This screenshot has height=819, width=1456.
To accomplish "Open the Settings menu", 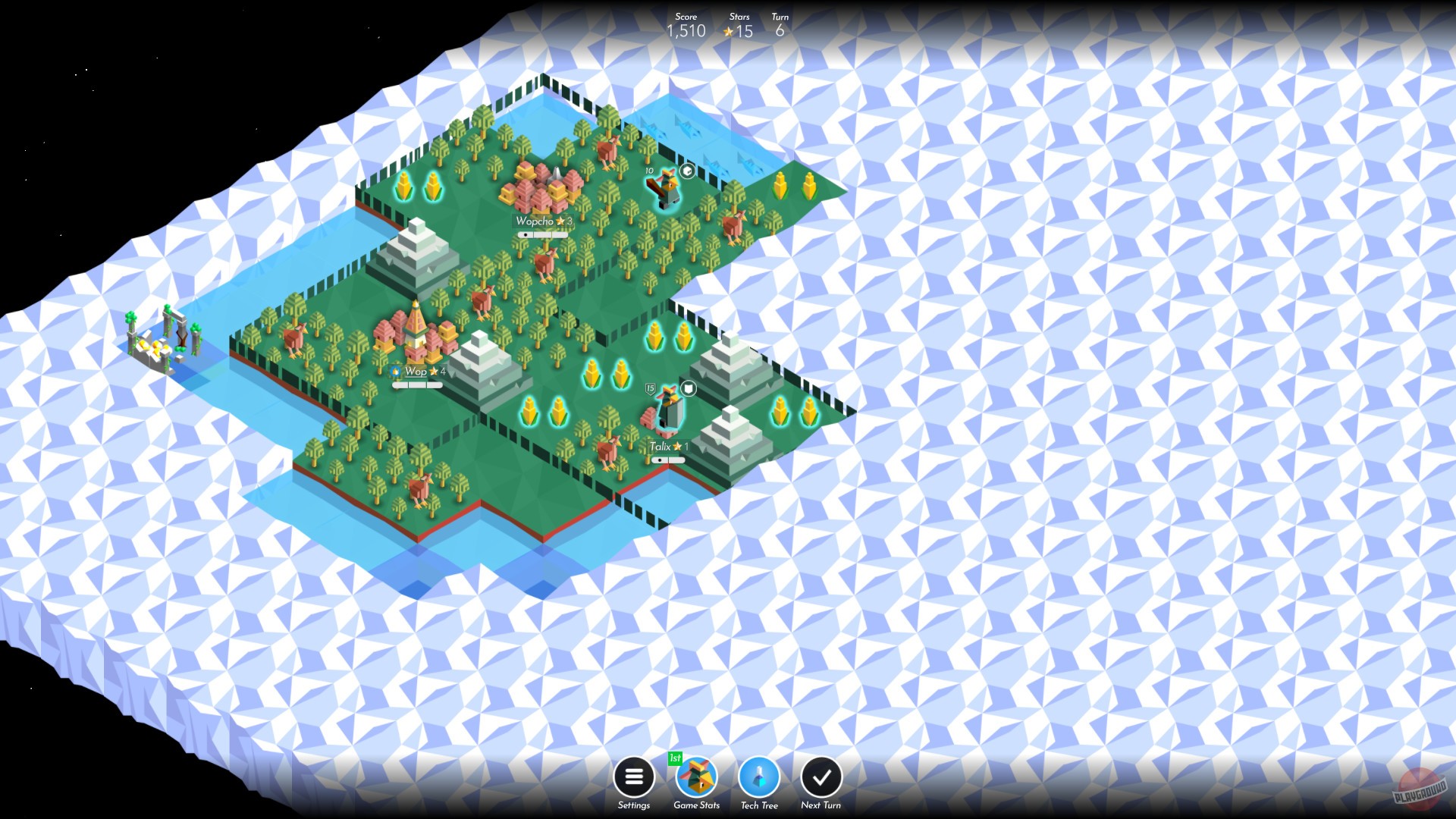I will (x=634, y=777).
